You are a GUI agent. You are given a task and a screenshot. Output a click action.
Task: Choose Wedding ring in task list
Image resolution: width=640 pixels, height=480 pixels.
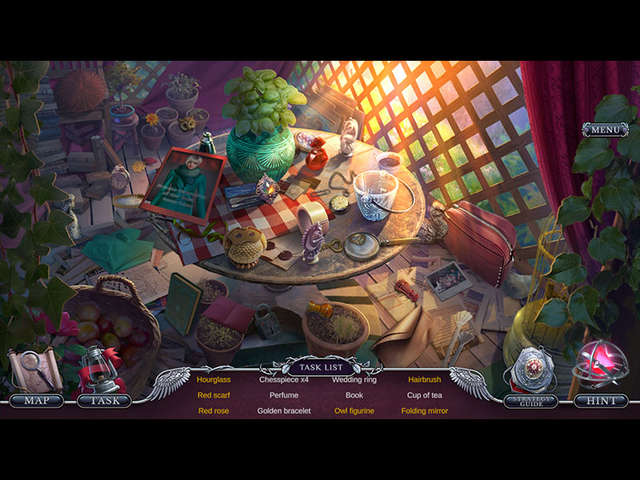354,380
